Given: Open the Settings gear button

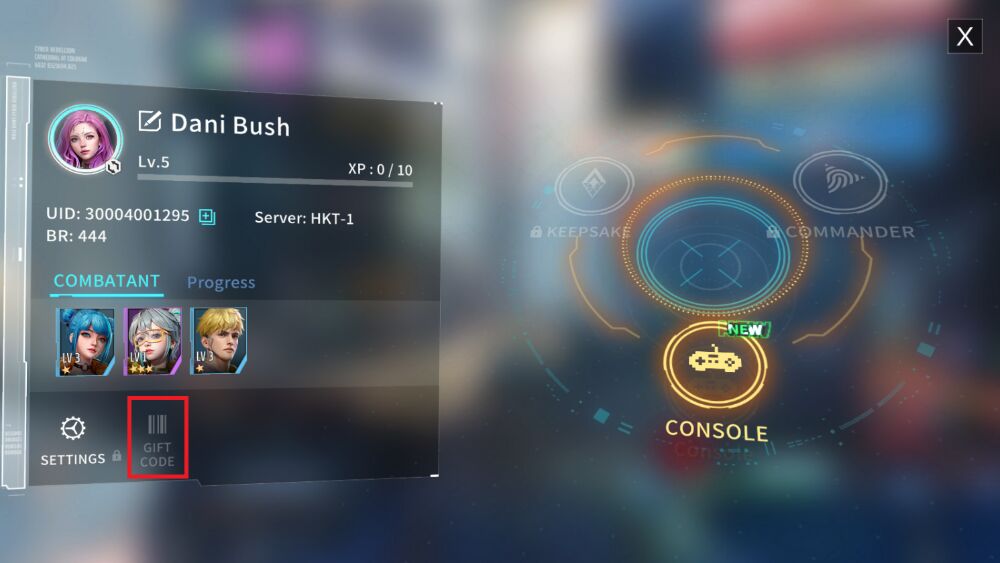Looking at the screenshot, I should [73, 439].
